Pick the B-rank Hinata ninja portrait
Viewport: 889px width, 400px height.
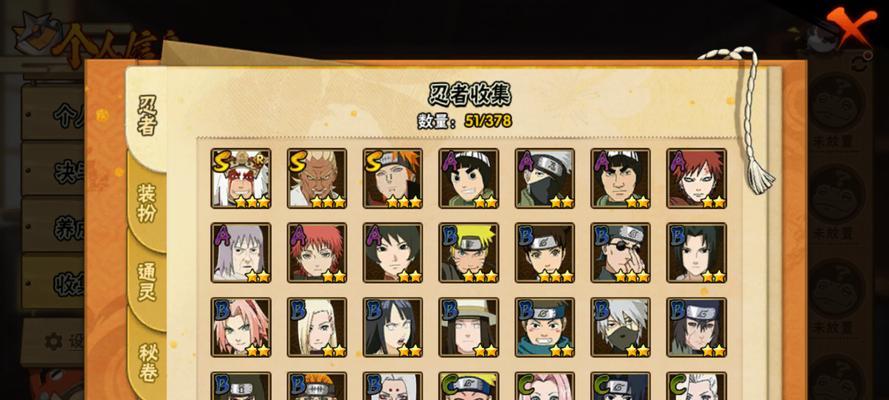pos(393,327)
